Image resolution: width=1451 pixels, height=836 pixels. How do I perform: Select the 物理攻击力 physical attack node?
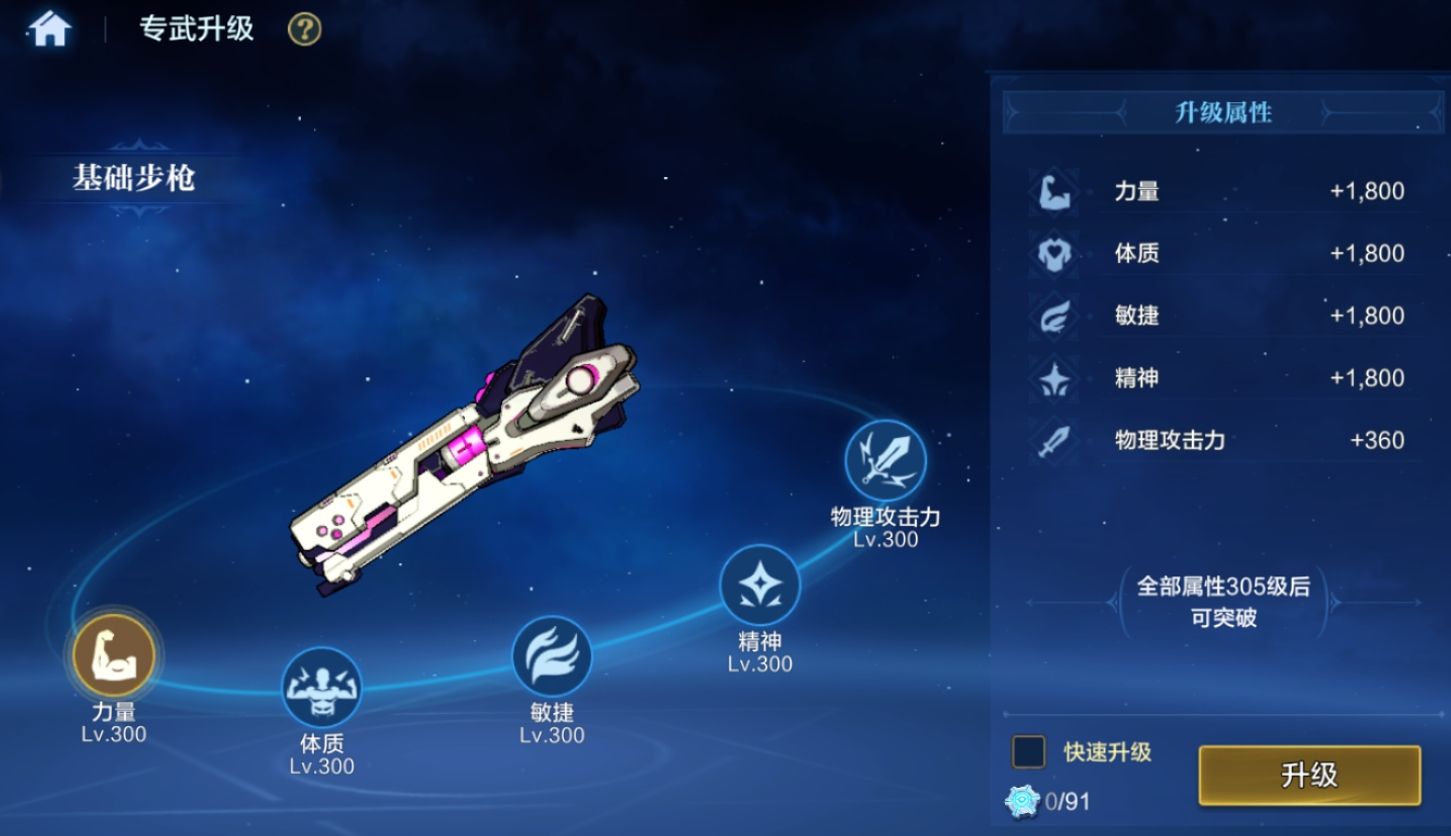pyautogui.click(x=885, y=461)
